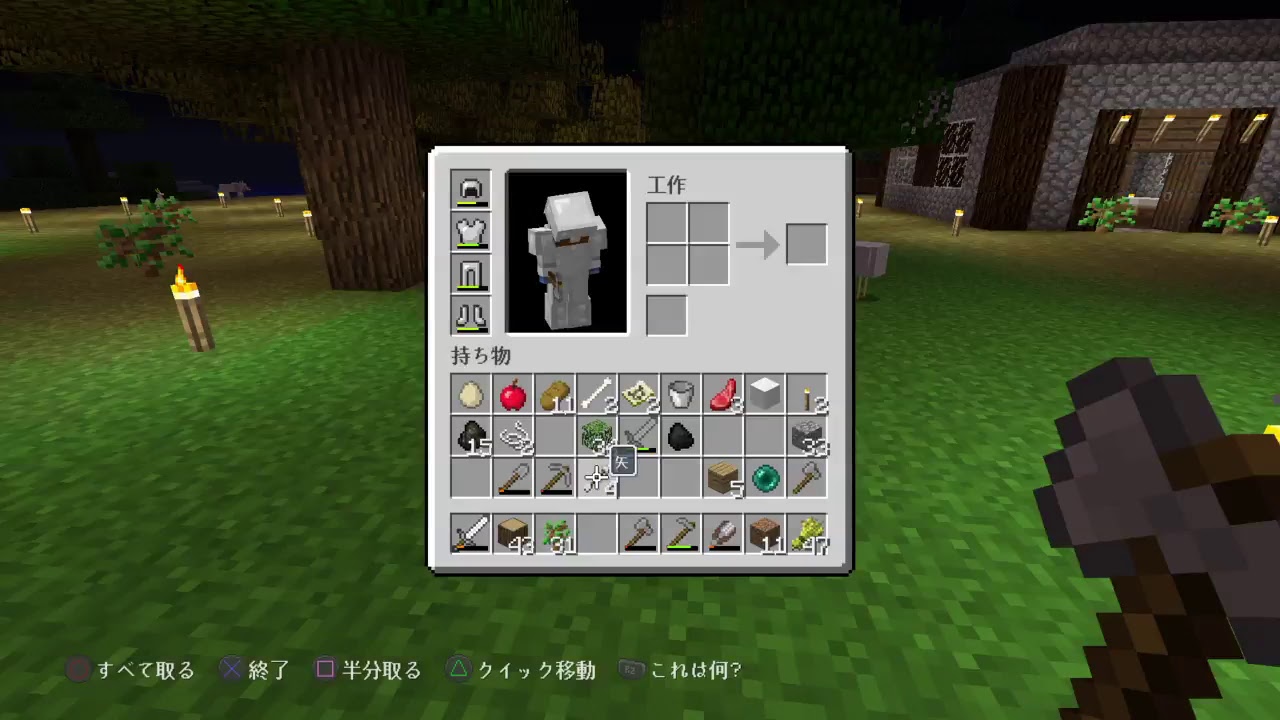Click the iron sword in the hotbar

pyautogui.click(x=470, y=533)
